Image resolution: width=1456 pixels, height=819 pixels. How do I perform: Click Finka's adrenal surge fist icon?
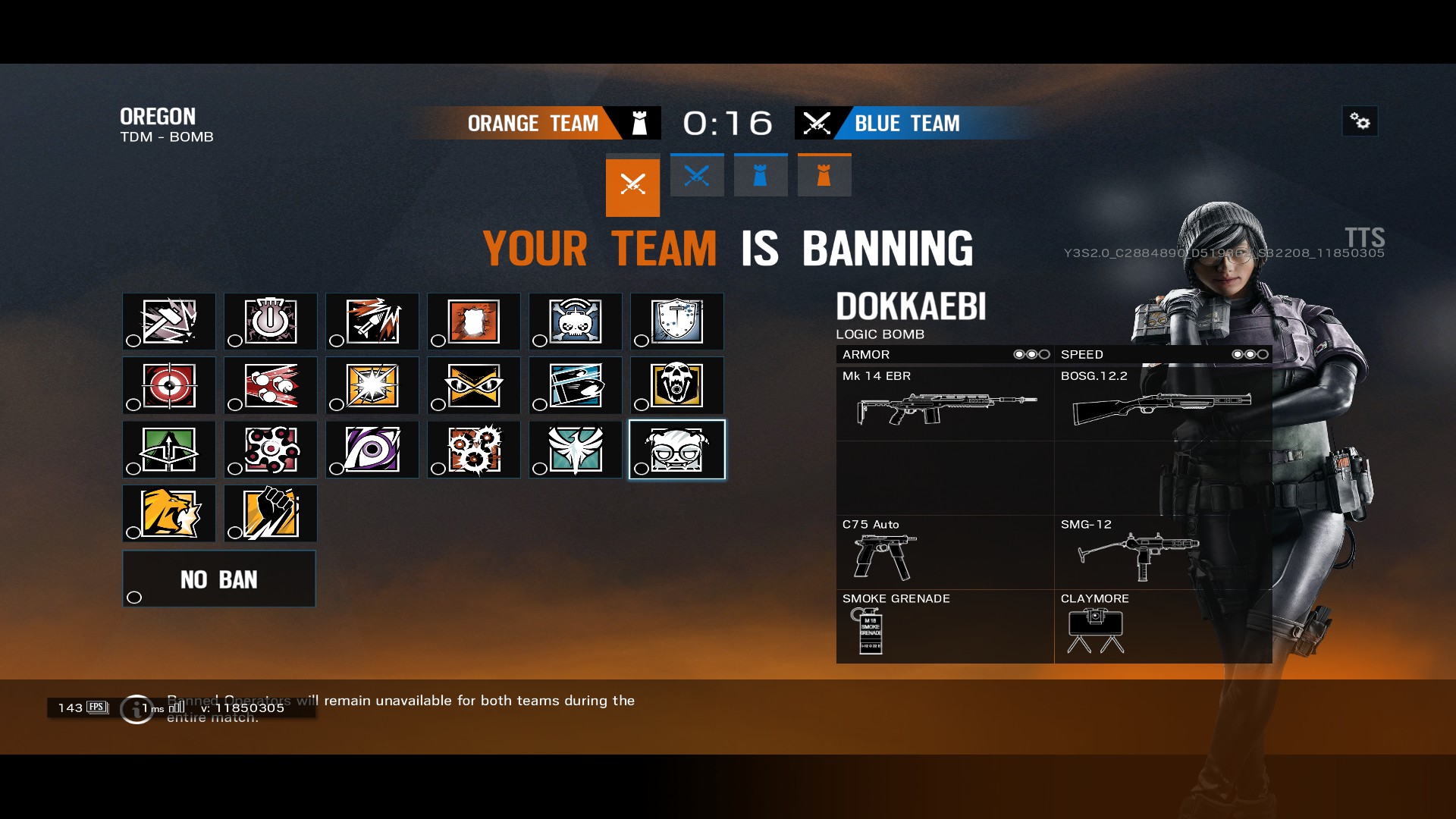tap(271, 513)
